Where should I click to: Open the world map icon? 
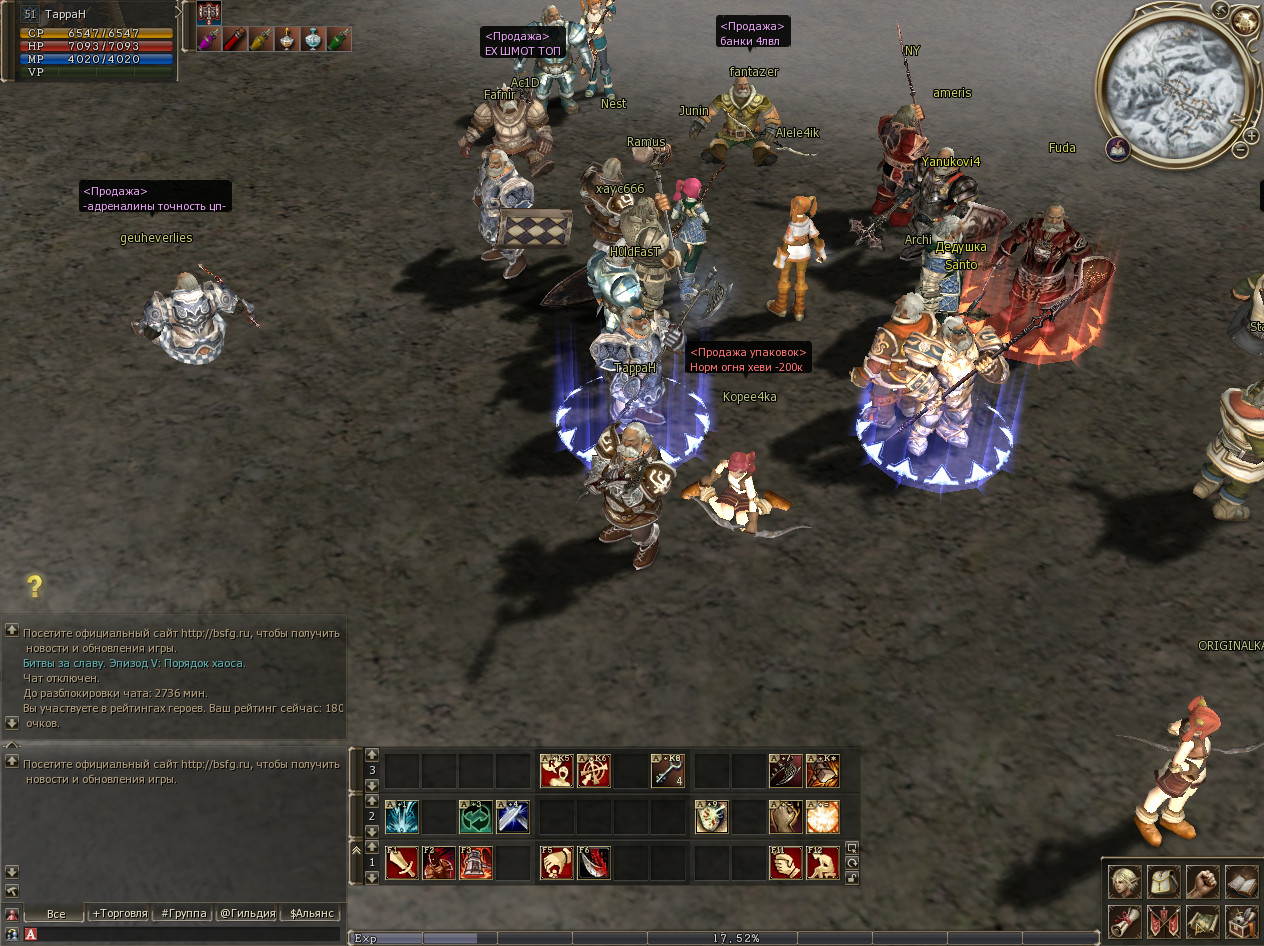click(1203, 920)
